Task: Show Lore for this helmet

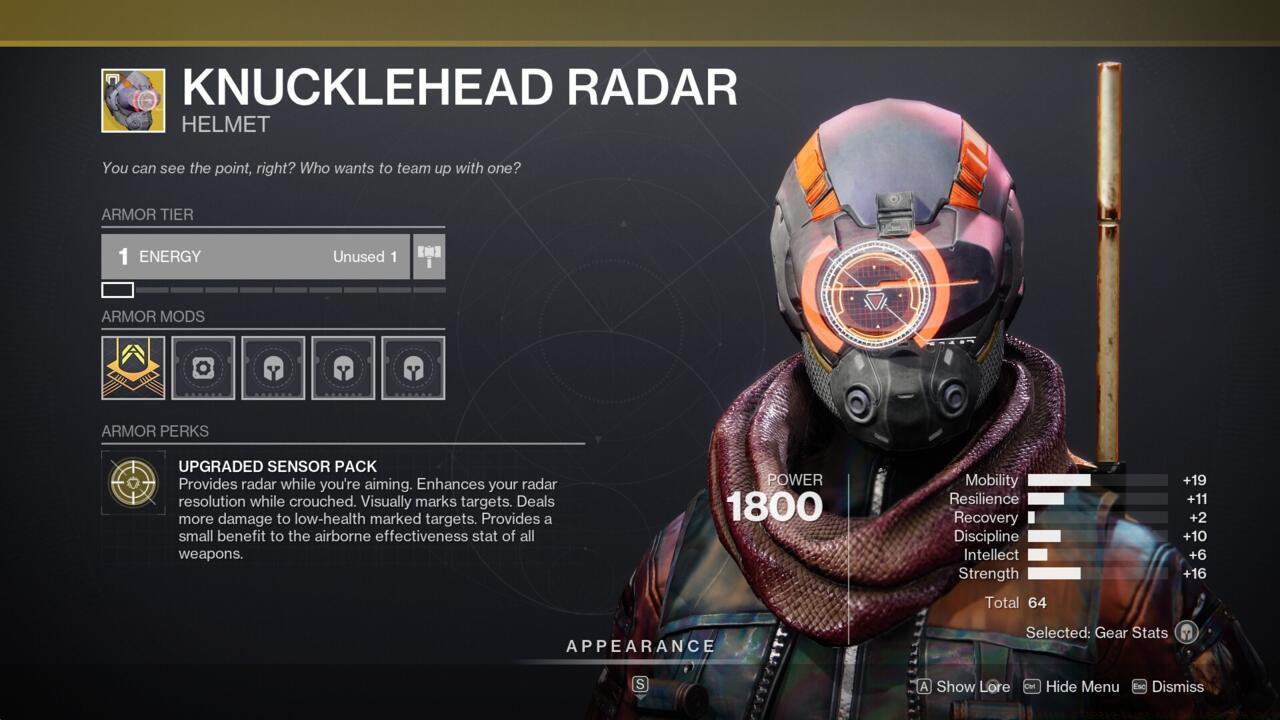Action: pyautogui.click(x=963, y=687)
